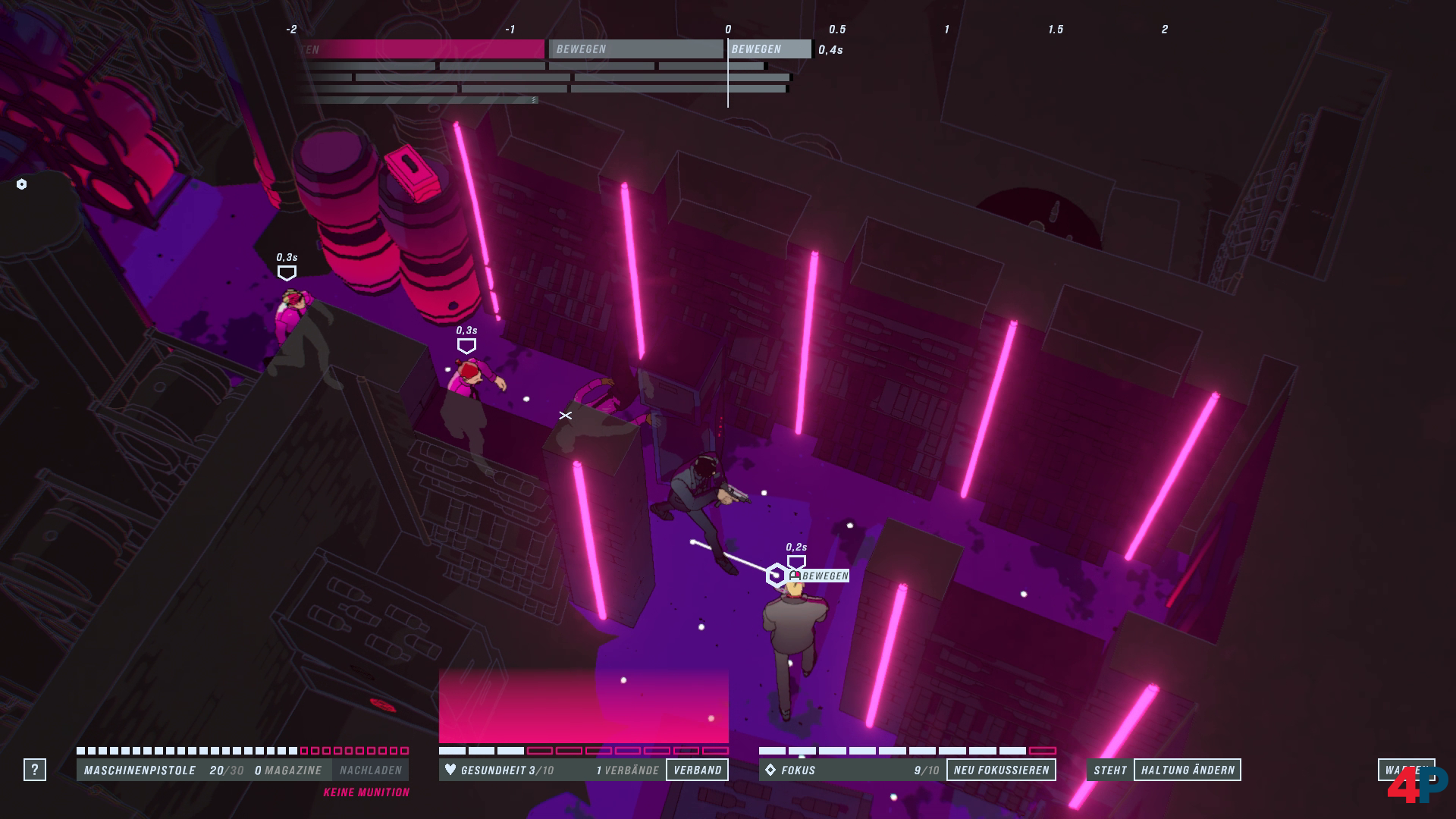
Task: Select the grey Bewegen timeline block before zero
Action: pyautogui.click(x=635, y=49)
